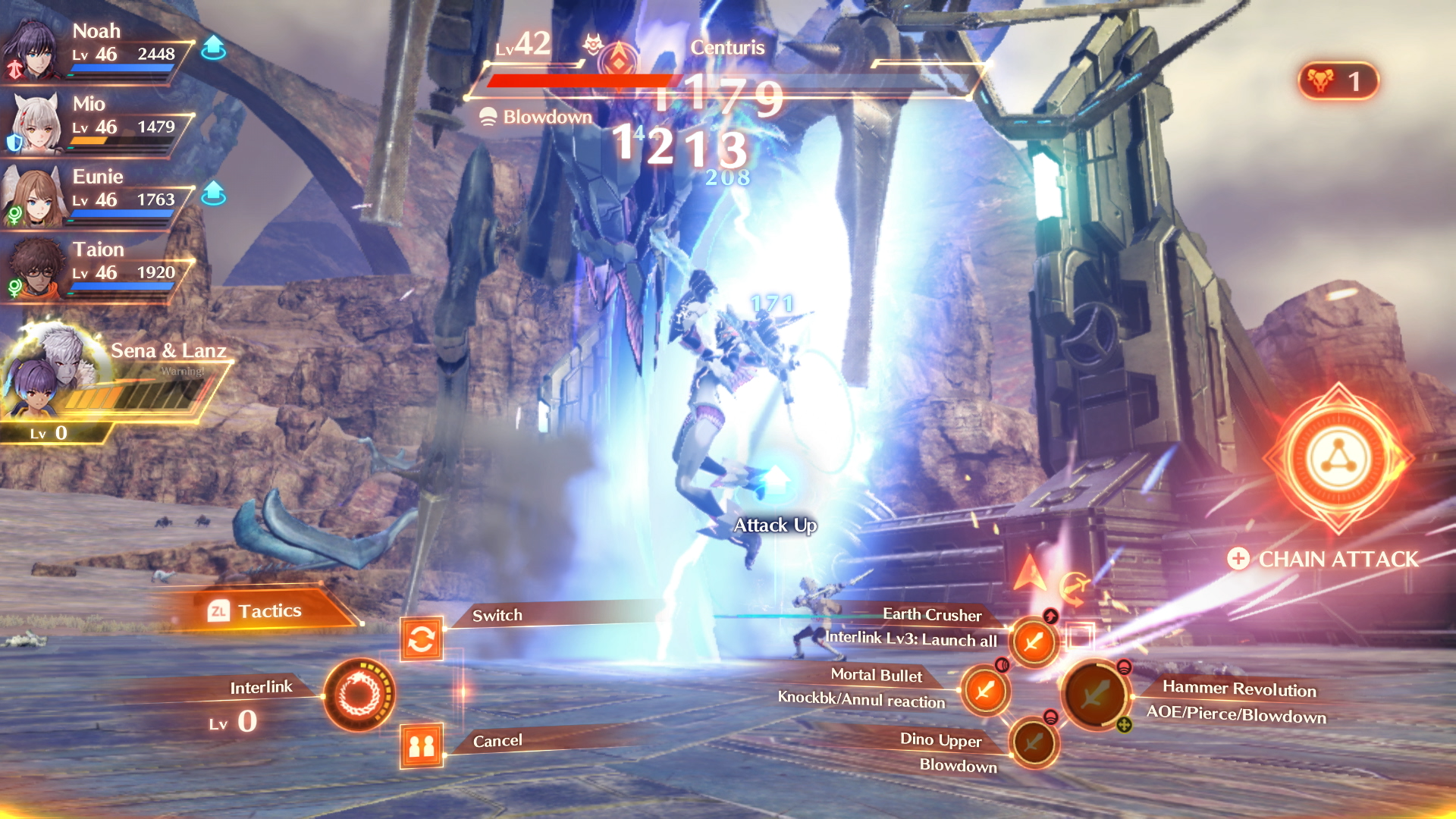
Task: Click the unique monster skull icon near Centuris
Action: coord(591,44)
